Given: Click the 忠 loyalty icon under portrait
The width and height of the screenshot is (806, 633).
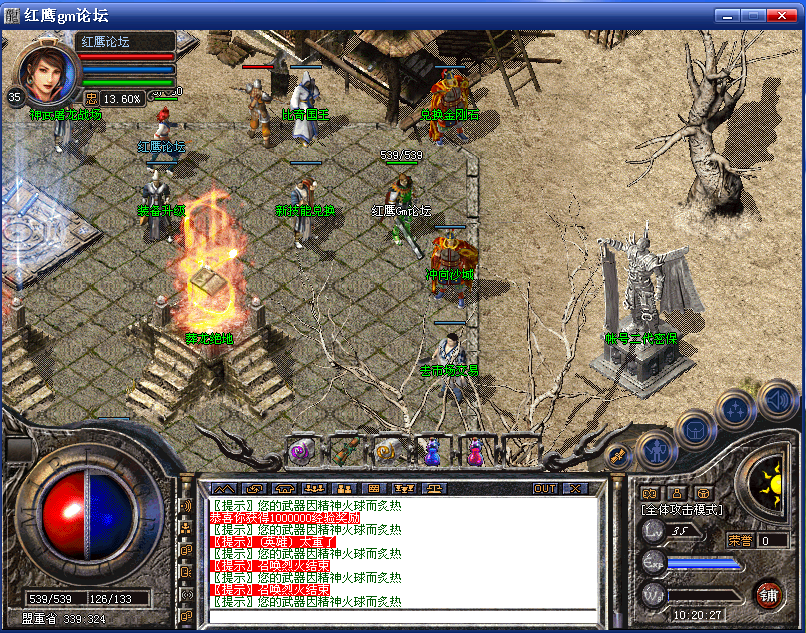Looking at the screenshot, I should pyautogui.click(x=90, y=98).
